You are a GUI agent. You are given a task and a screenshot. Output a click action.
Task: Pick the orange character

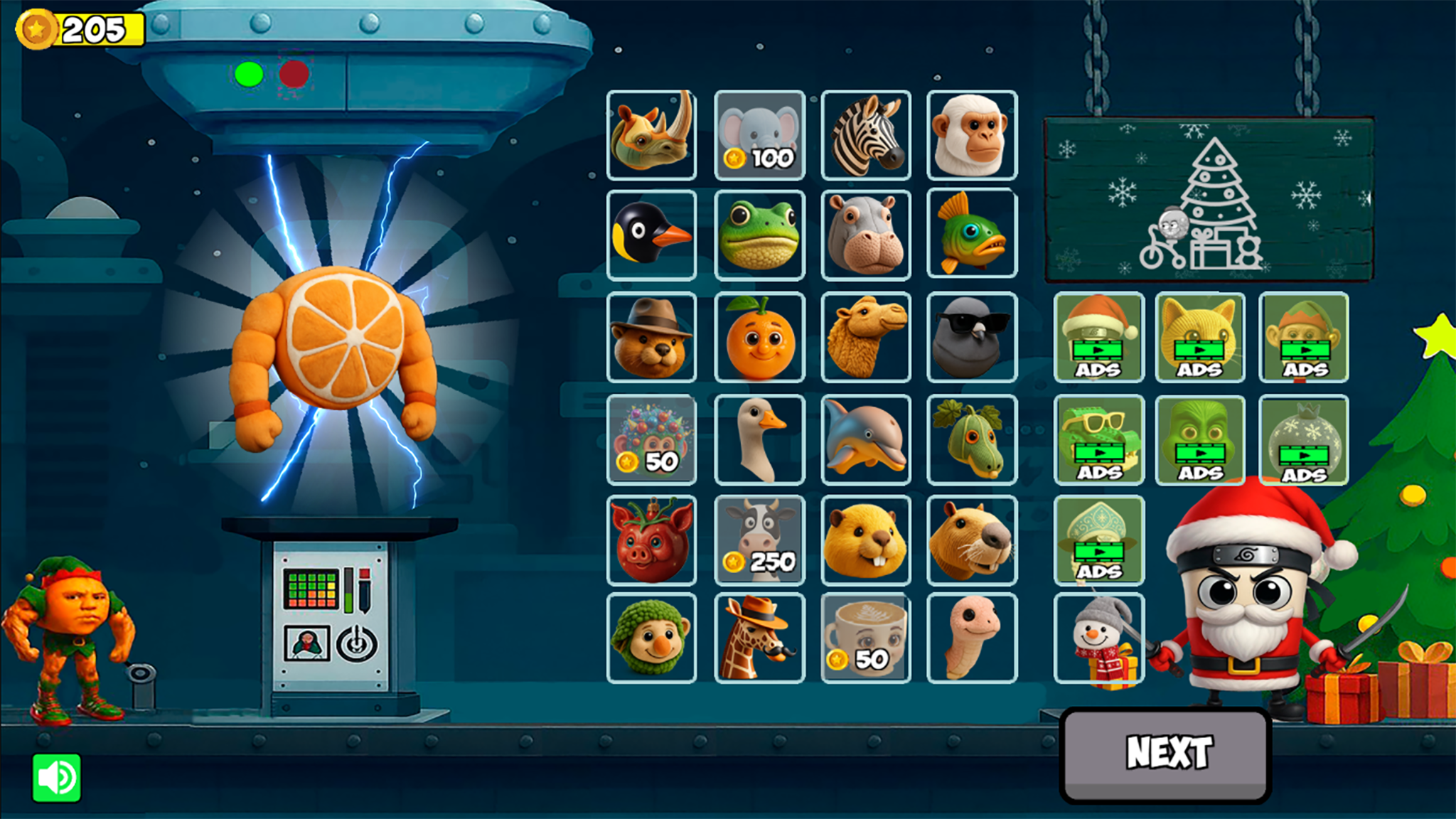point(759,338)
